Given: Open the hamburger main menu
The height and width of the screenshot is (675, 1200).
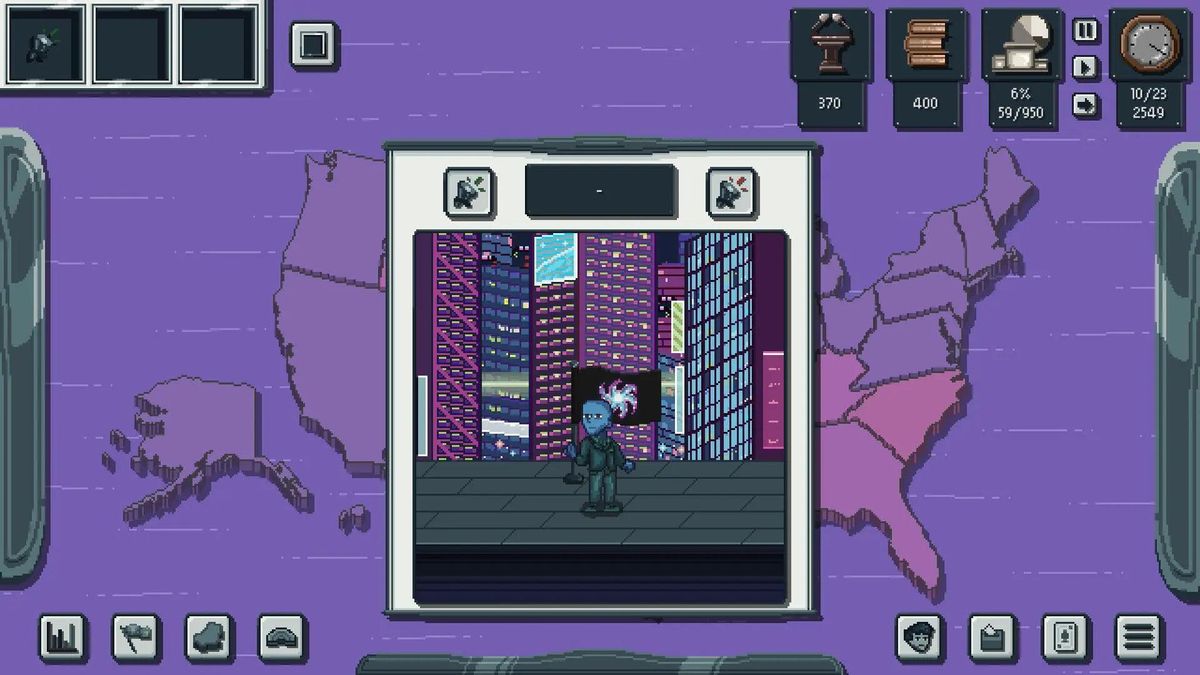Looking at the screenshot, I should pyautogui.click(x=1139, y=636).
